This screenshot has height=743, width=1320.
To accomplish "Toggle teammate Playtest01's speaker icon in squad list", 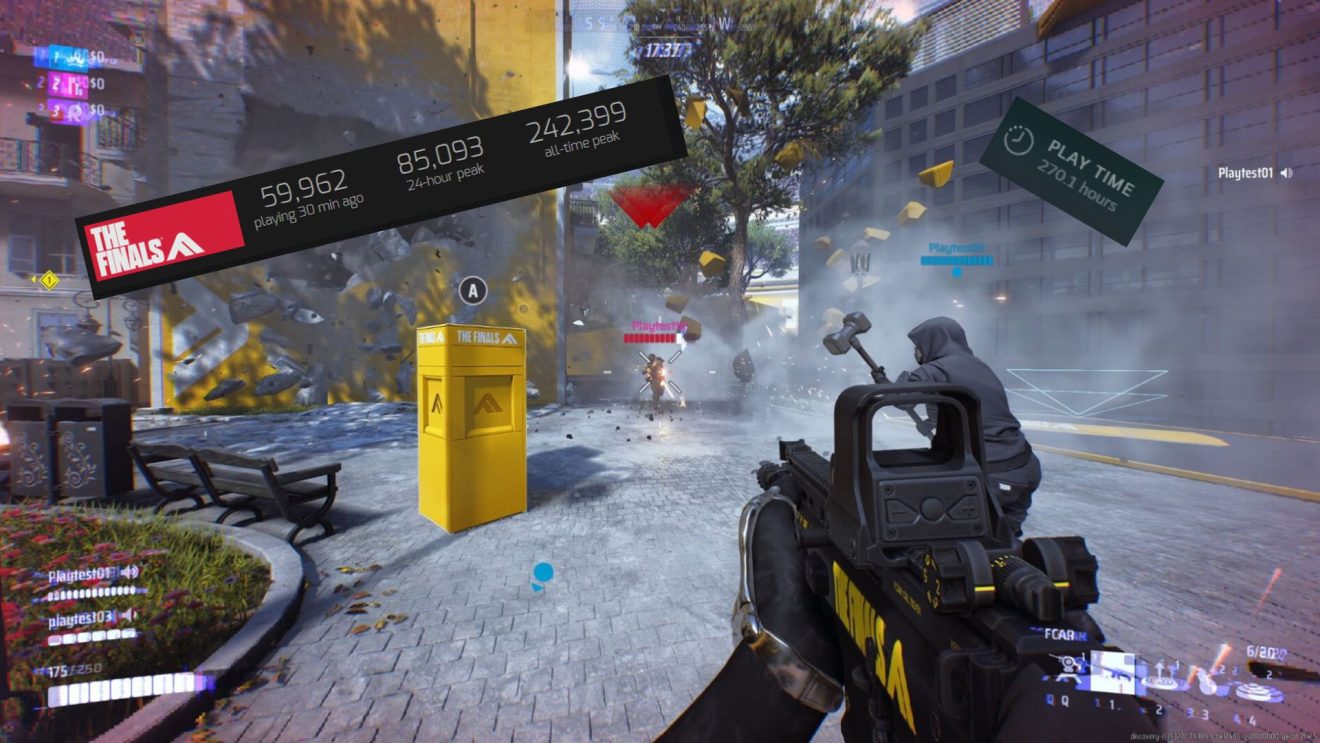I will click(130, 571).
